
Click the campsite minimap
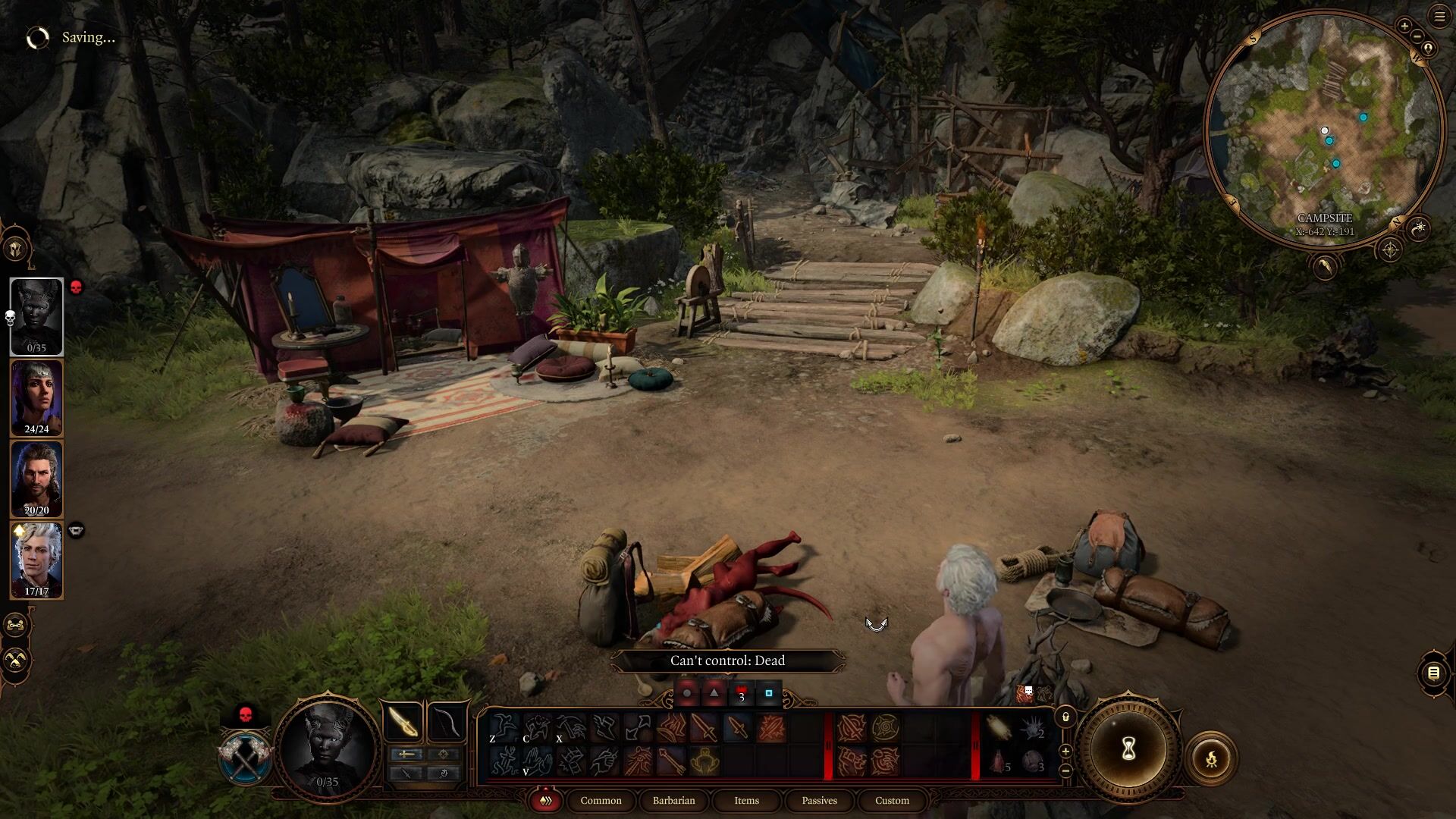(1324, 129)
